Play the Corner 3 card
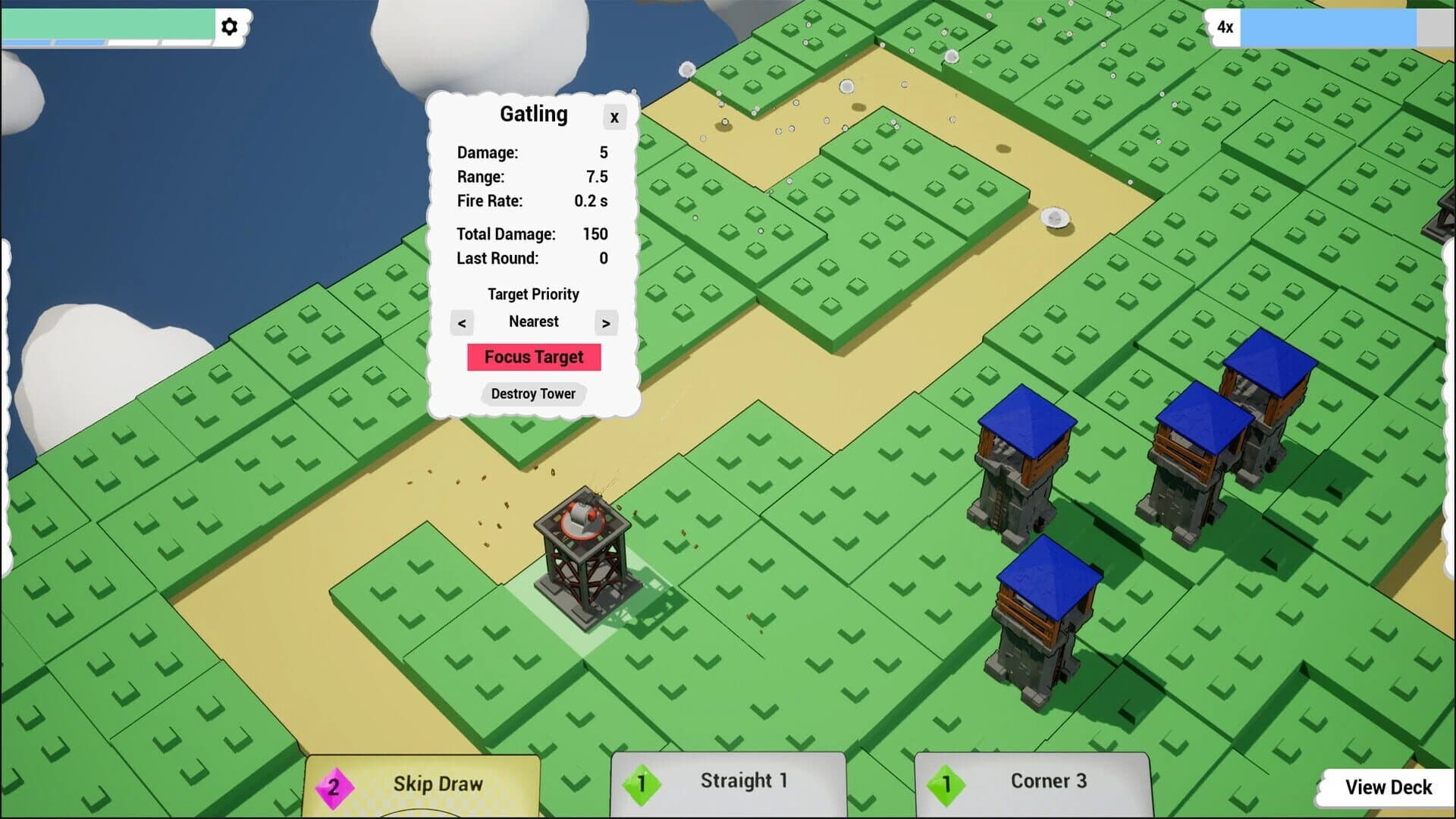1456x819 pixels. pyautogui.click(x=1048, y=780)
